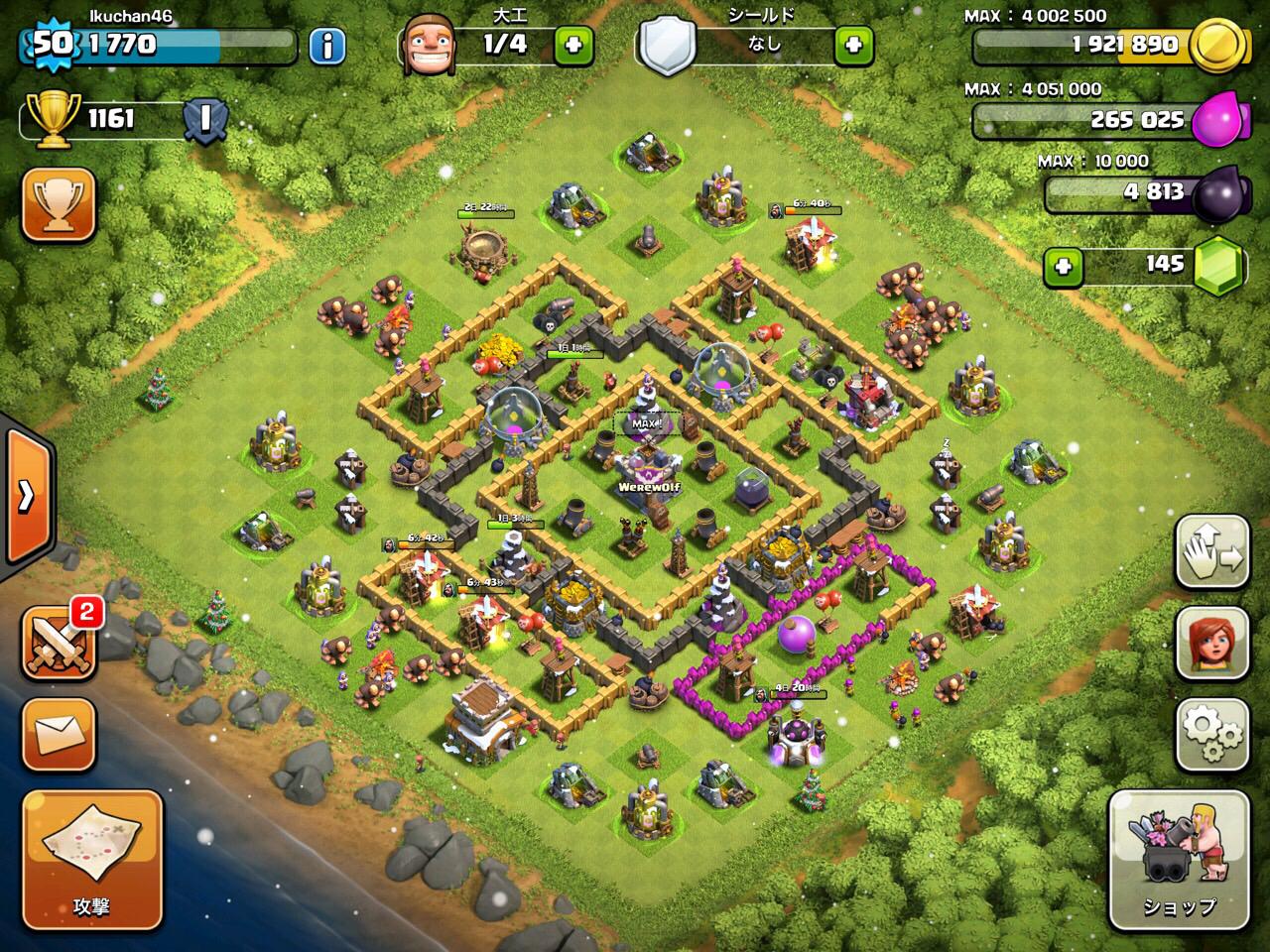Expand the orange side arrow tab

27,495
